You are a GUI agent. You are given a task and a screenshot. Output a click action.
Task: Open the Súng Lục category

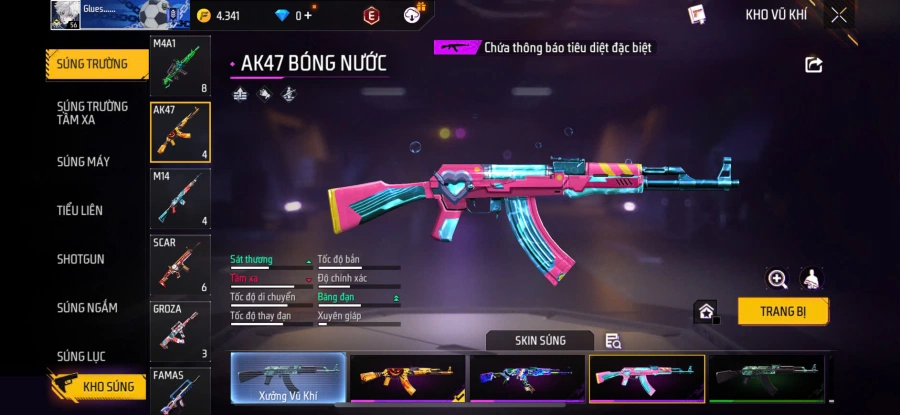(x=81, y=356)
